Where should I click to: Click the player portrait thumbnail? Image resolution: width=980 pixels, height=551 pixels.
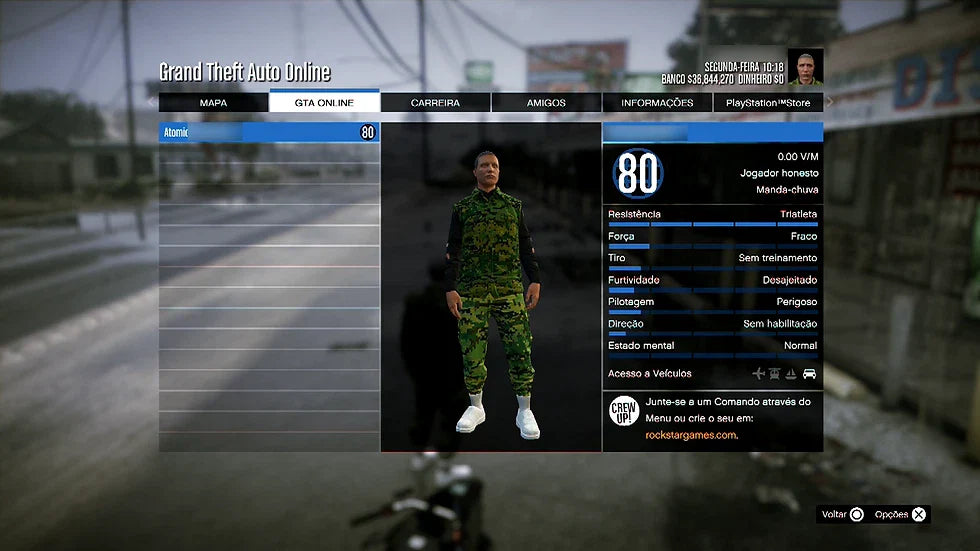coord(805,67)
